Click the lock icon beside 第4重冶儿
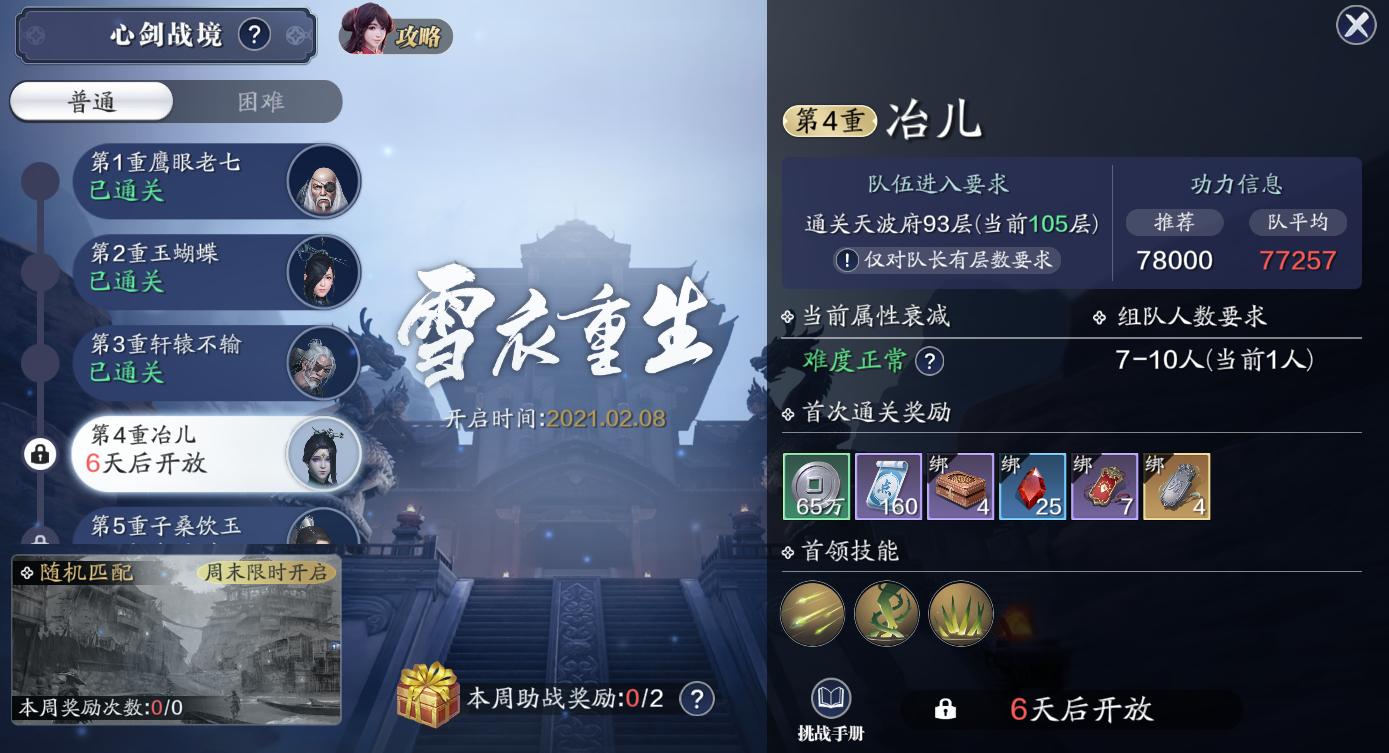 pyautogui.click(x=38, y=454)
